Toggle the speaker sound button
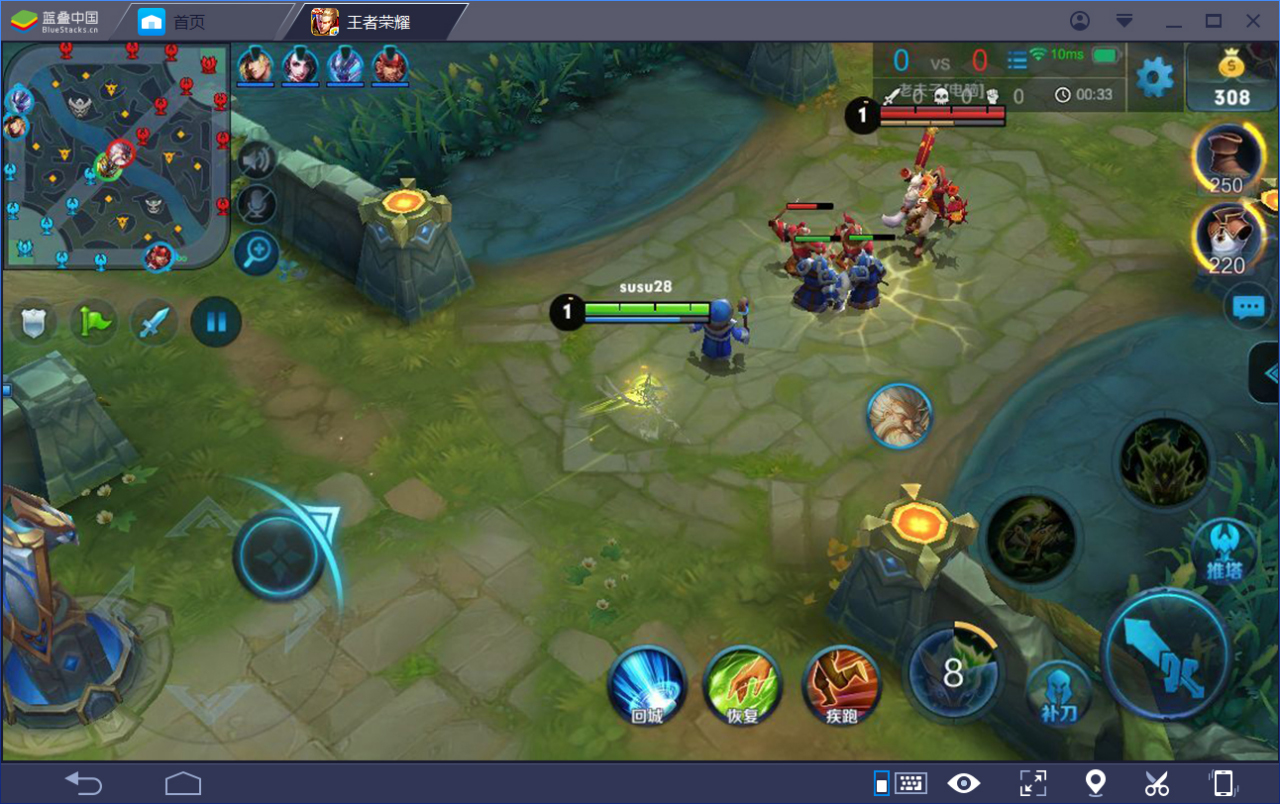The width and height of the screenshot is (1280, 804). 256,160
